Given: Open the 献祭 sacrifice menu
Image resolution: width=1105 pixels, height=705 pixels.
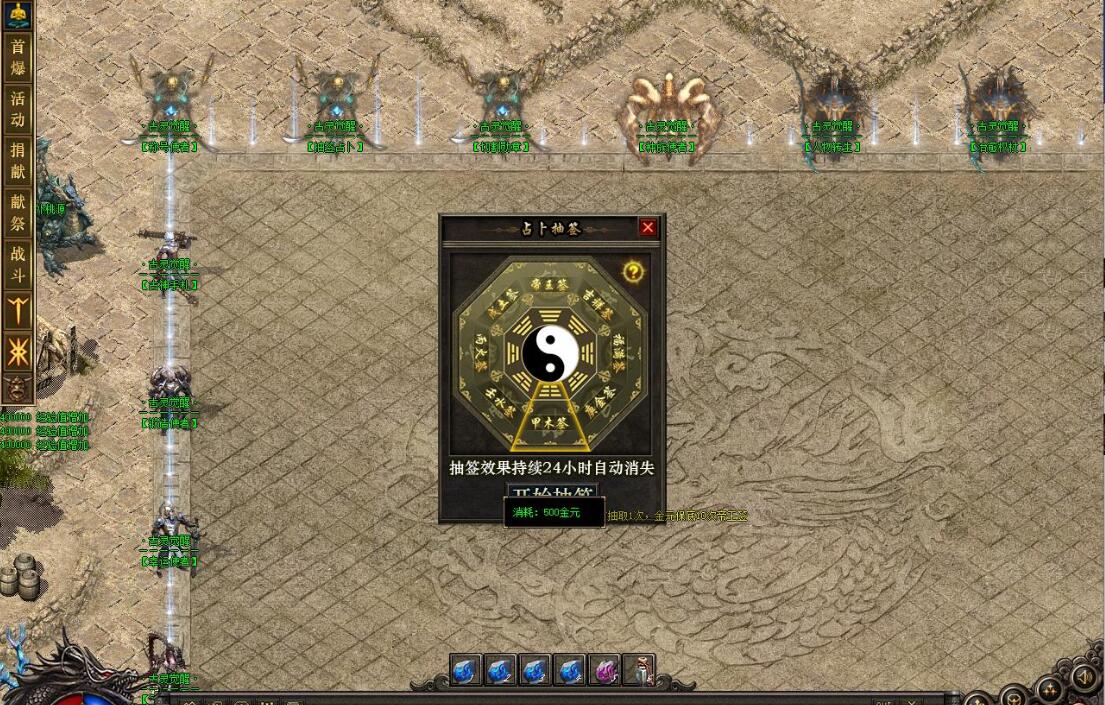Looking at the screenshot, I should pyautogui.click(x=18, y=213).
